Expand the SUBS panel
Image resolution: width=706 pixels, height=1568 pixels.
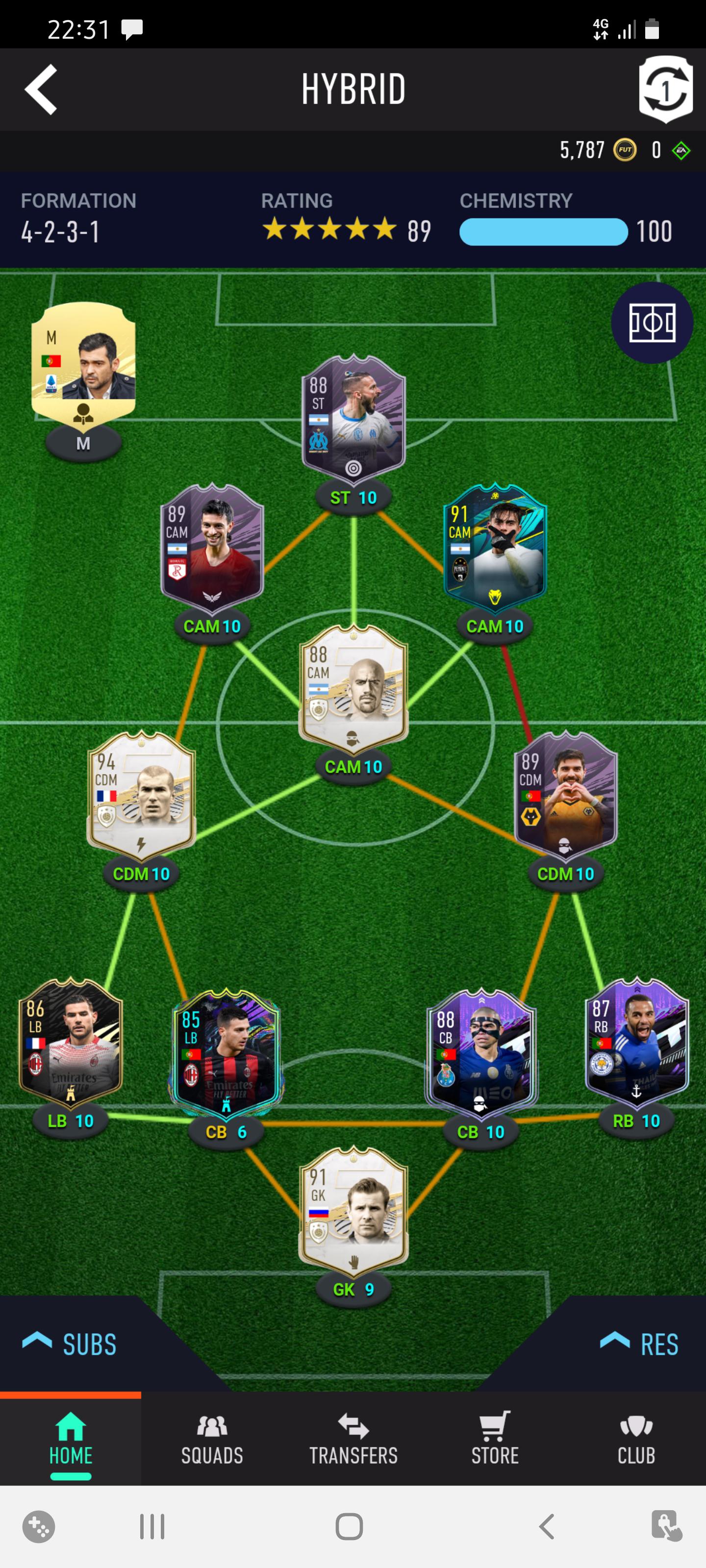click(x=70, y=1345)
